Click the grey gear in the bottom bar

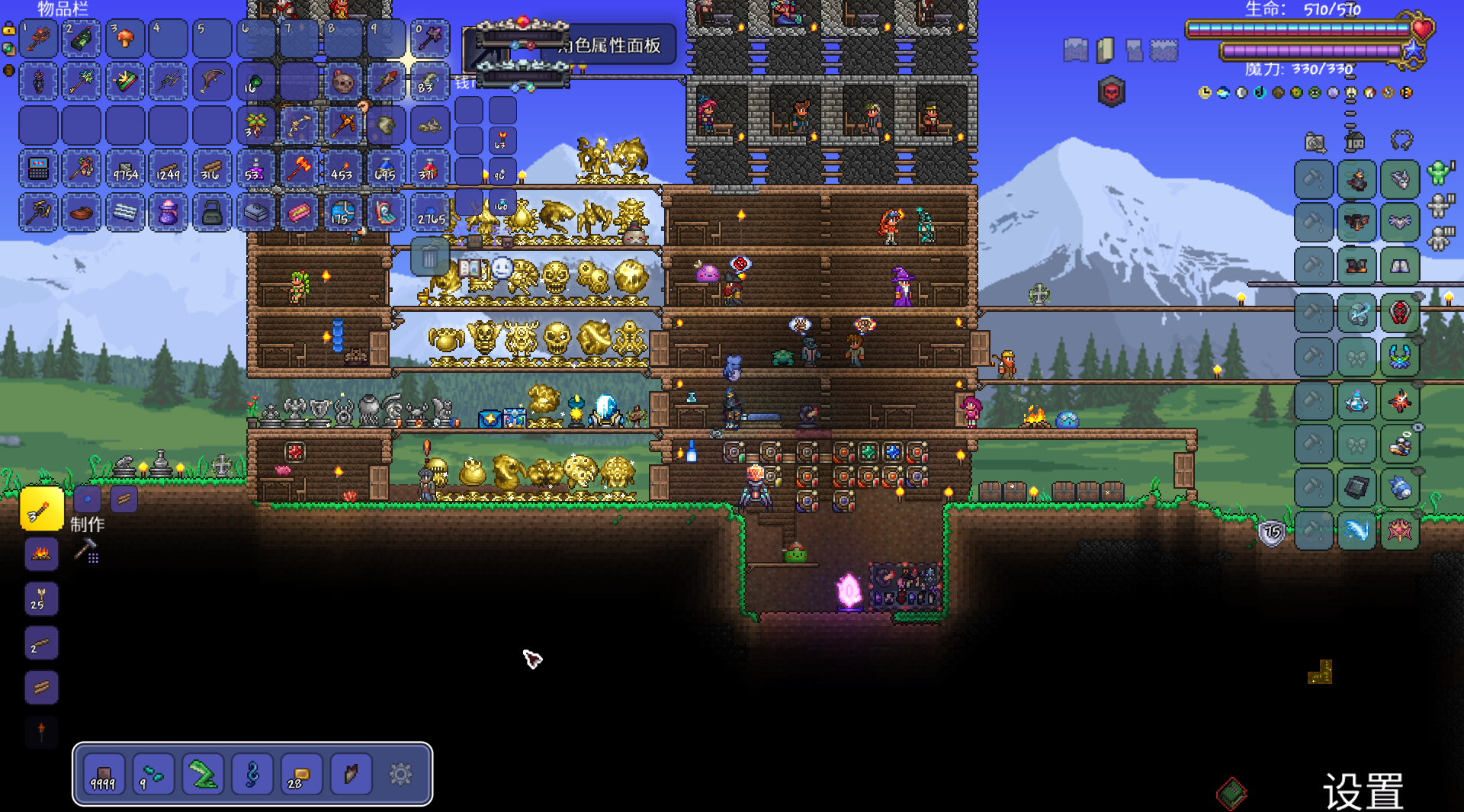point(400,775)
